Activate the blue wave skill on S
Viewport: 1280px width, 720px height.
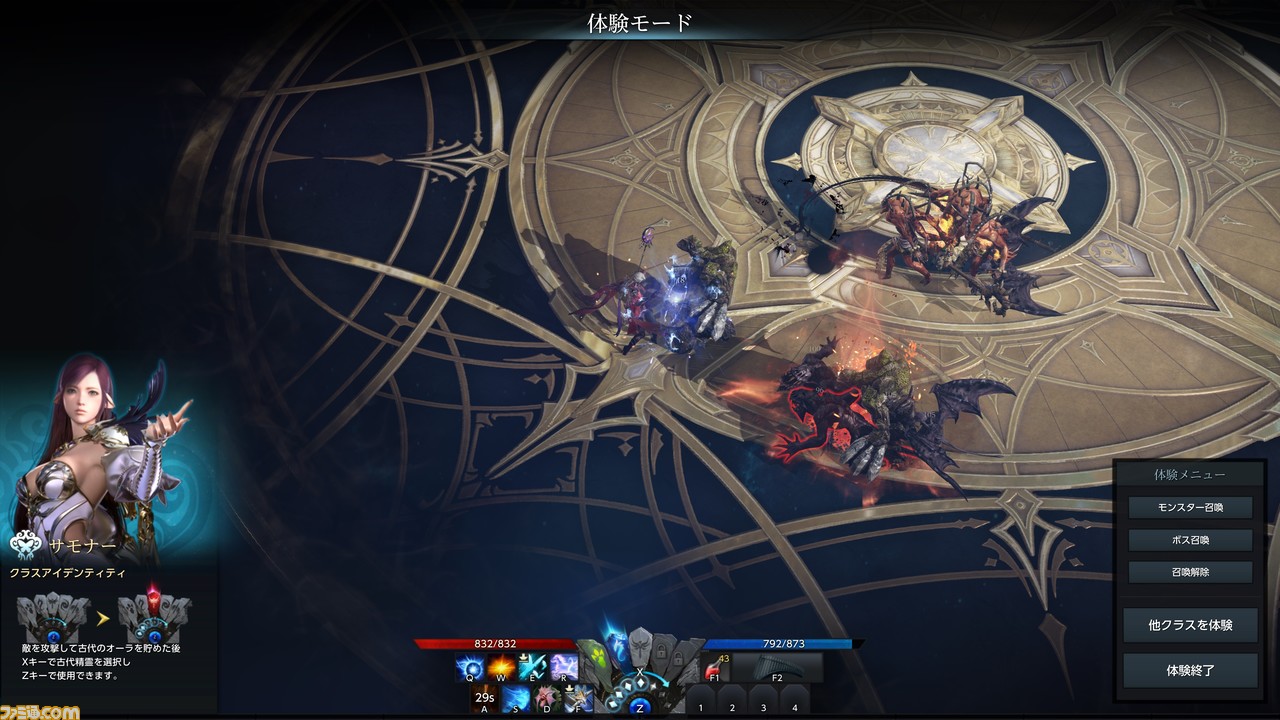click(516, 698)
